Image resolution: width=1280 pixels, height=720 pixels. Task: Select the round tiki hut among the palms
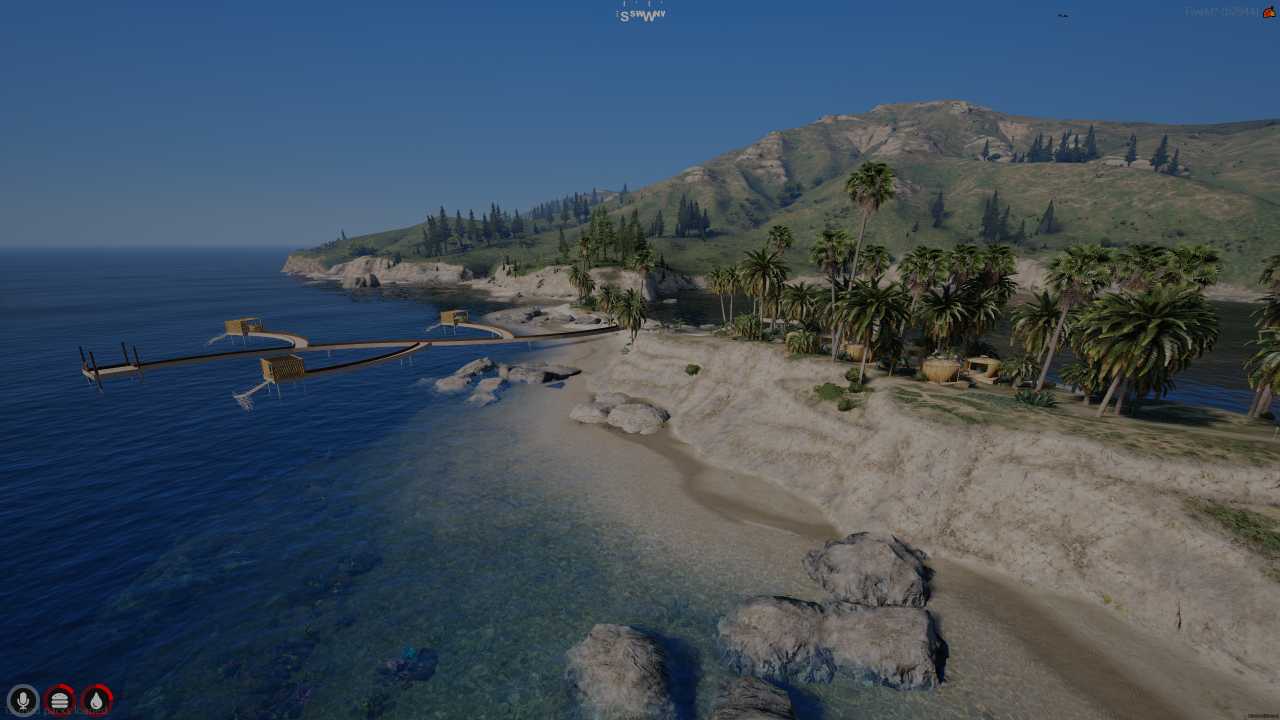click(941, 366)
